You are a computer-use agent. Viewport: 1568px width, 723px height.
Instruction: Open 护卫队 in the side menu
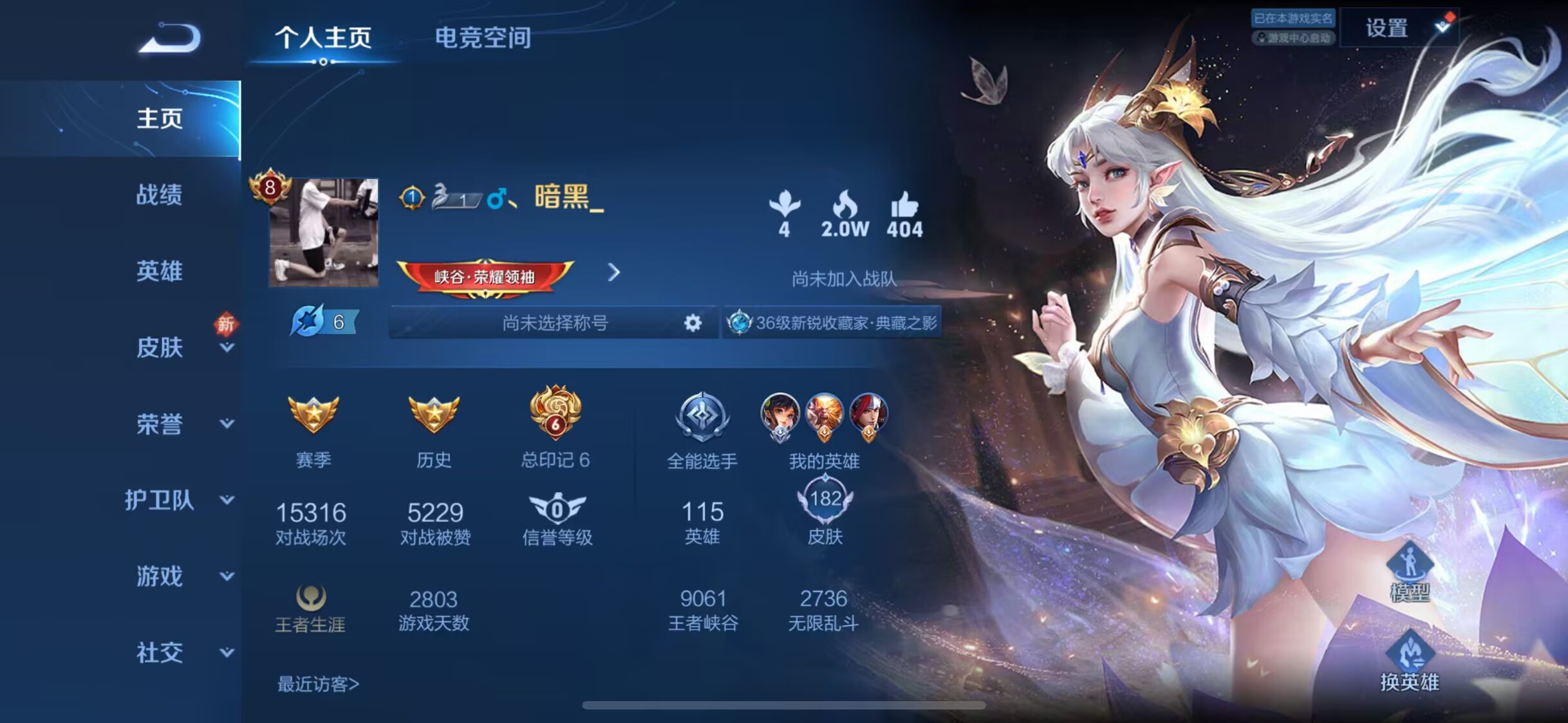coord(160,500)
